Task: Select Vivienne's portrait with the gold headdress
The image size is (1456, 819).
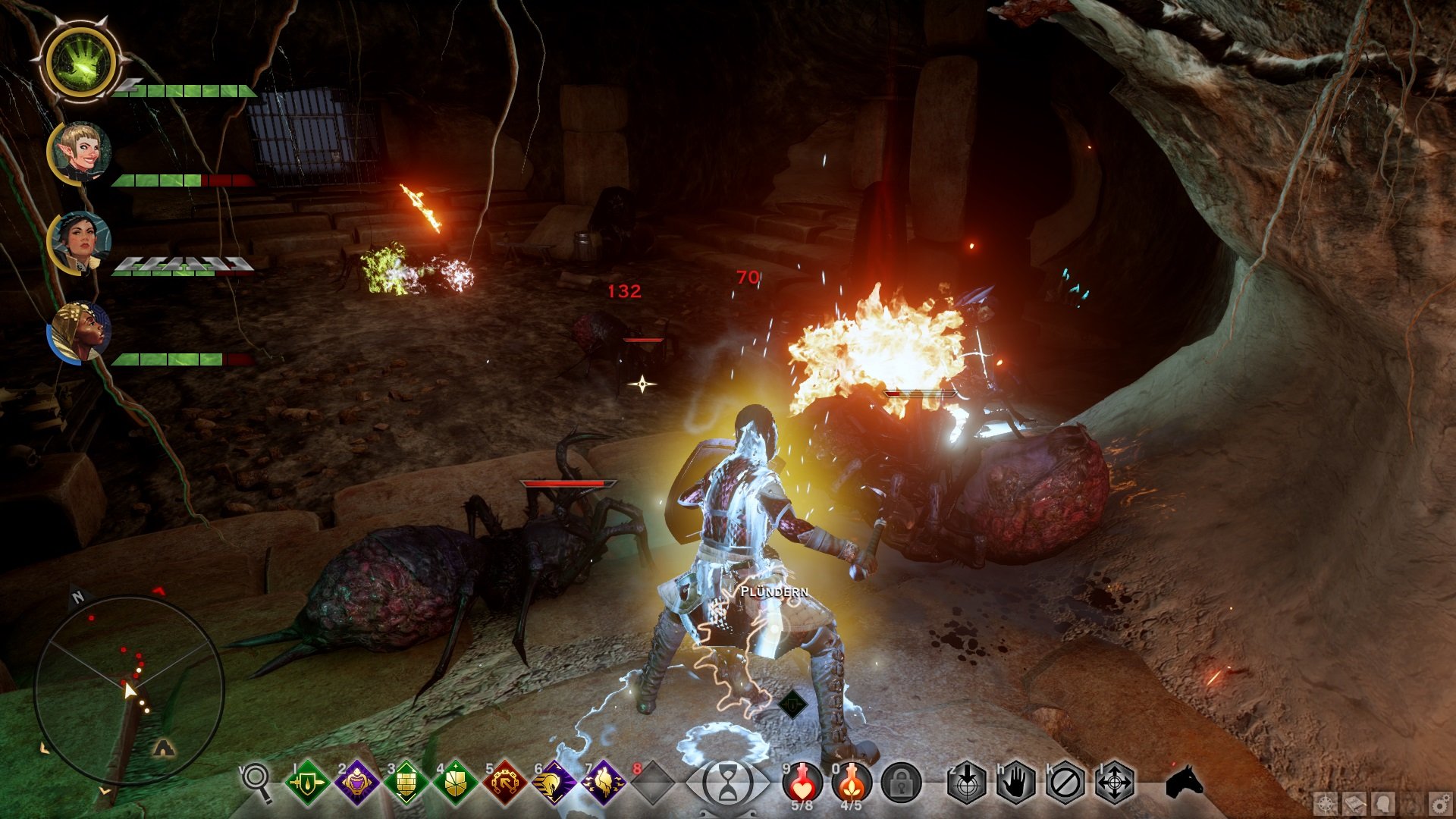Action: pyautogui.click(x=80, y=332)
